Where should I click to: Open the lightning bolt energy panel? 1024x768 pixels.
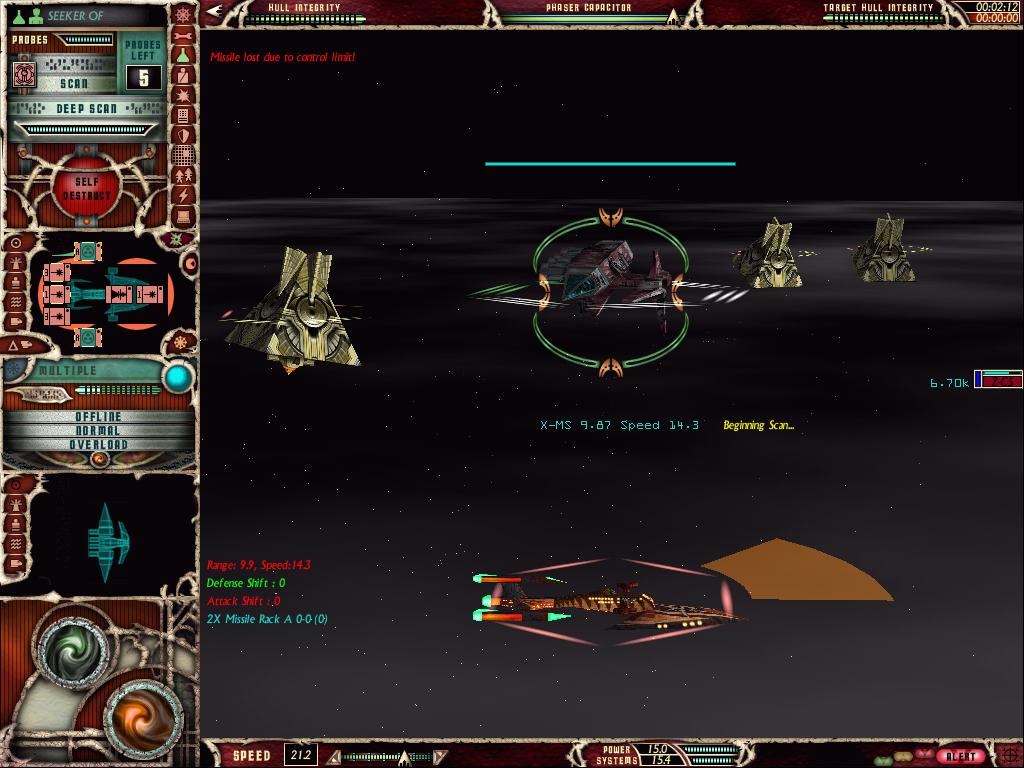pos(183,195)
